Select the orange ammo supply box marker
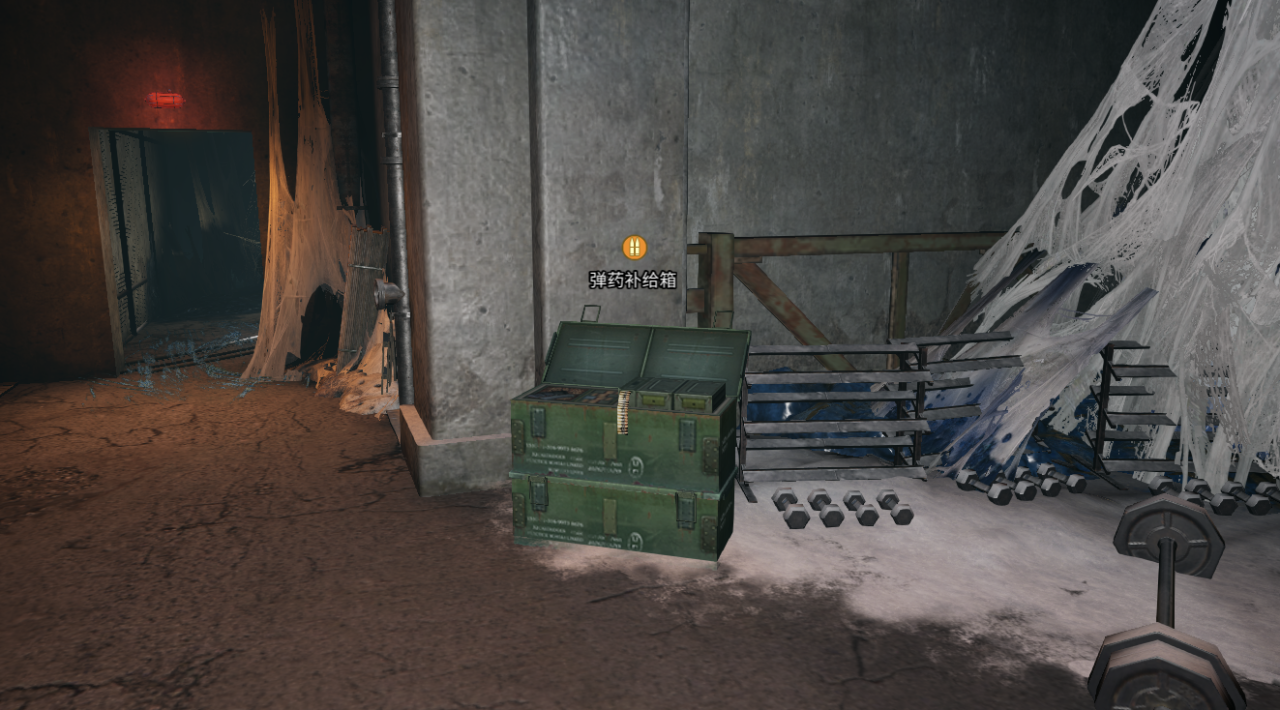This screenshot has width=1280, height=710. 634,247
